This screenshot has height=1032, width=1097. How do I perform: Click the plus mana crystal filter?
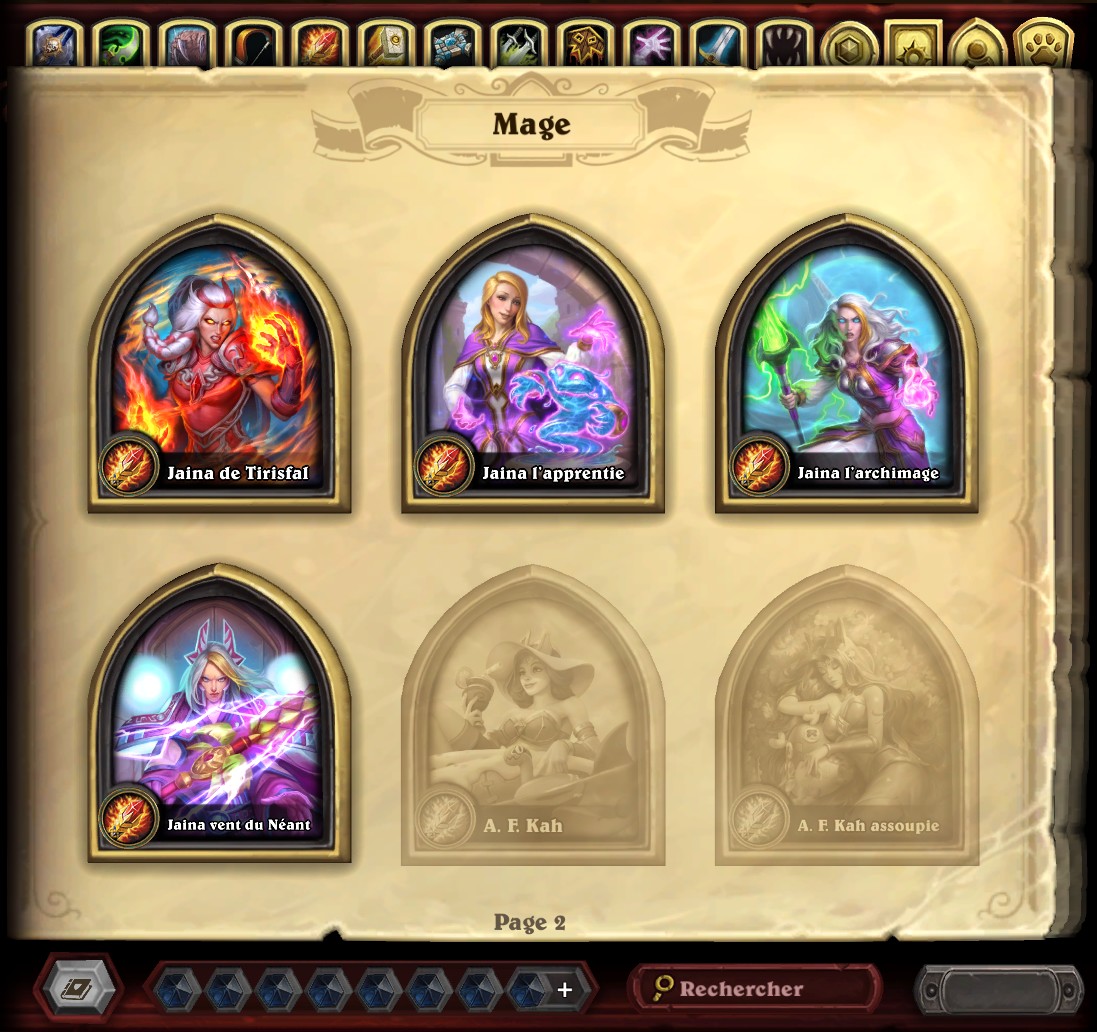[564, 990]
